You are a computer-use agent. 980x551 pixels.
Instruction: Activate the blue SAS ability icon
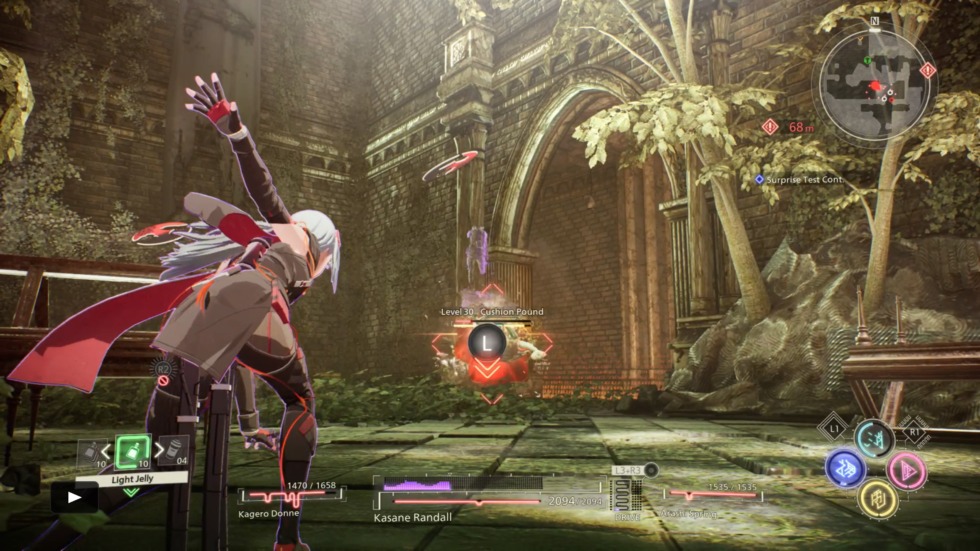coord(845,468)
